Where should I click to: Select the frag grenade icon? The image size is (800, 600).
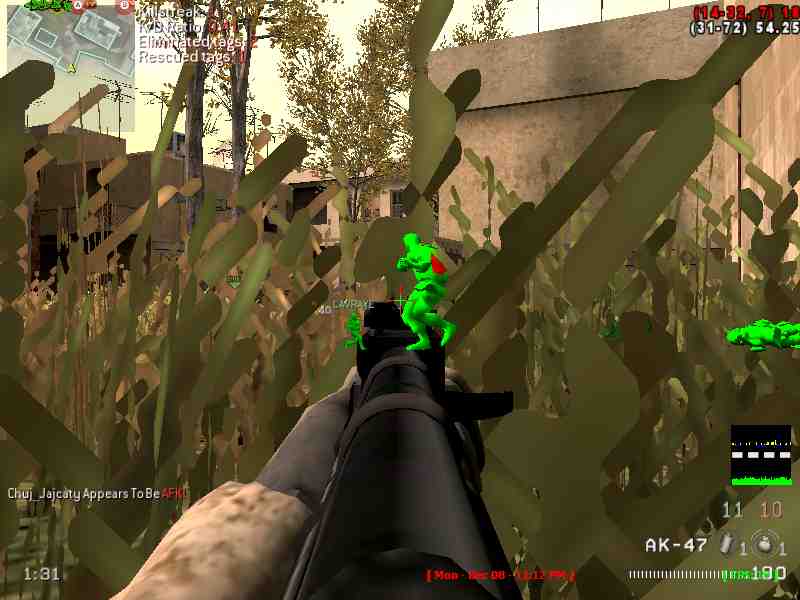(764, 544)
